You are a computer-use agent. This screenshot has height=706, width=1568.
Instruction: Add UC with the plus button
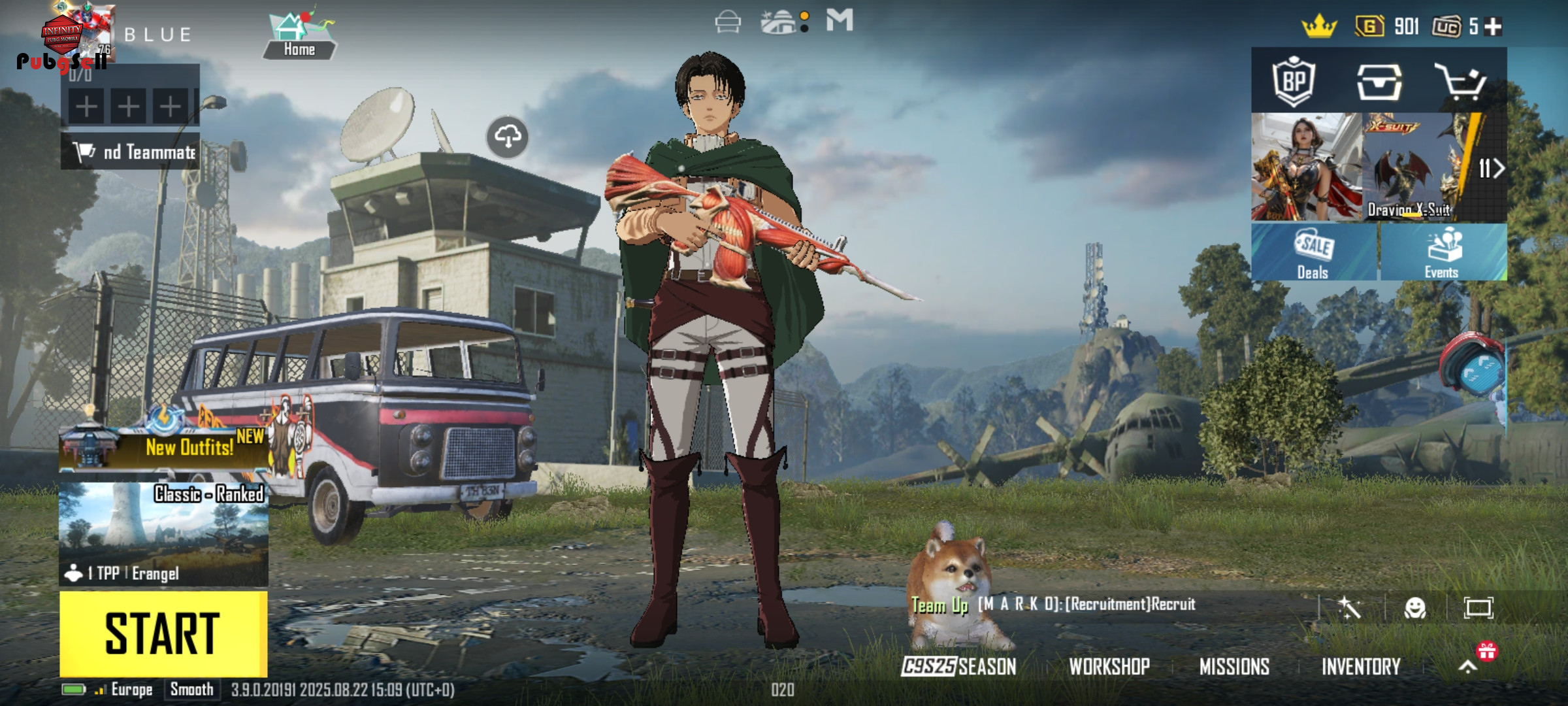1494,26
